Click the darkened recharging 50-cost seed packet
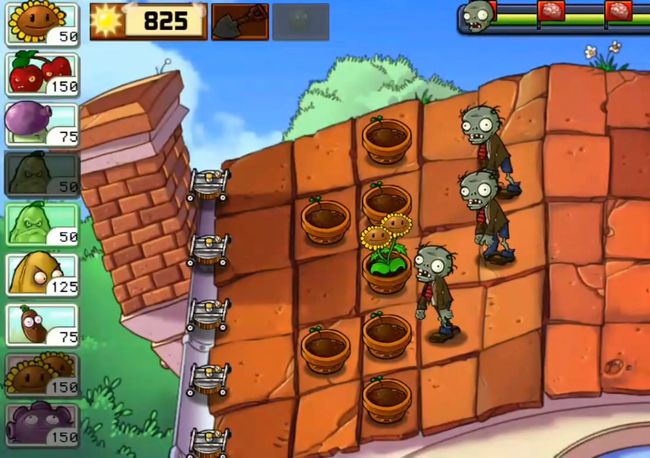Screen dimensions: 650x458 point(42,173)
